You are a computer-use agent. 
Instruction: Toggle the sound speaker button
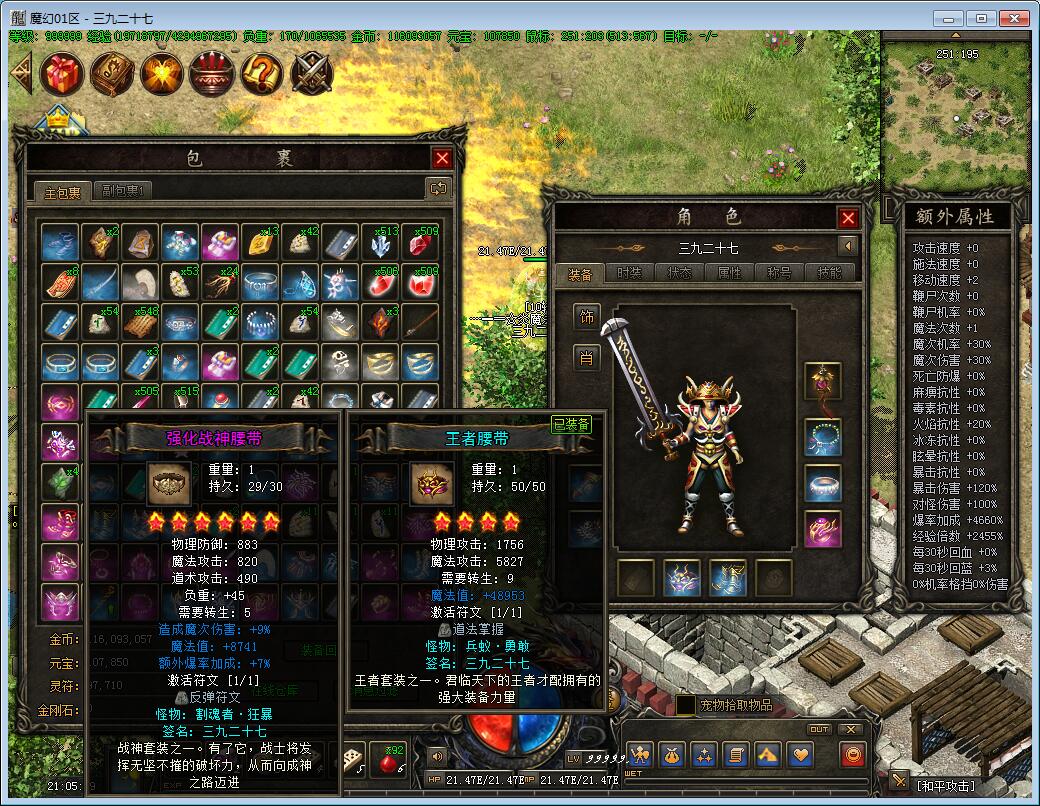click(x=436, y=755)
